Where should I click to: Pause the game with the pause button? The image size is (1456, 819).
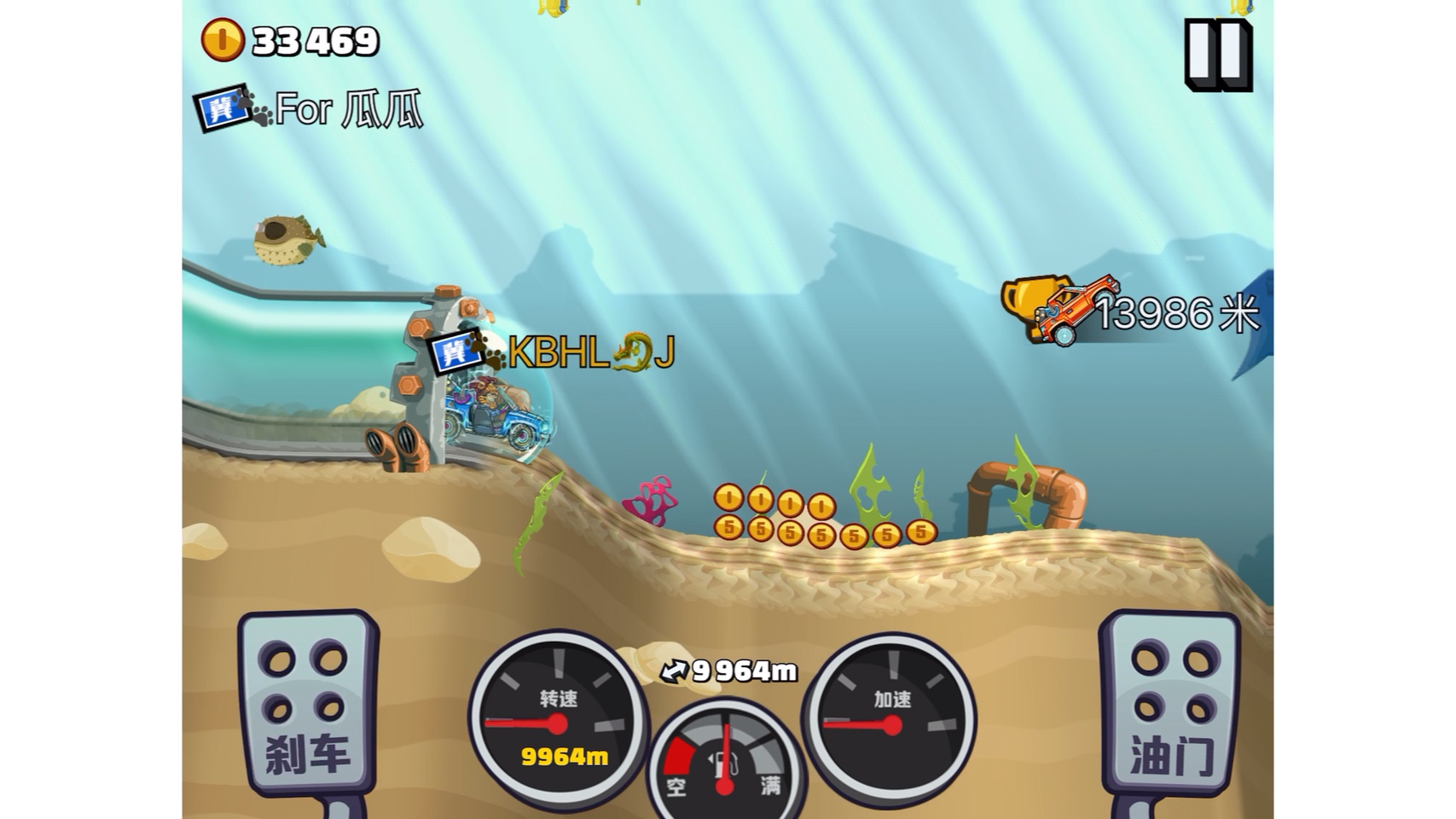(x=1218, y=55)
